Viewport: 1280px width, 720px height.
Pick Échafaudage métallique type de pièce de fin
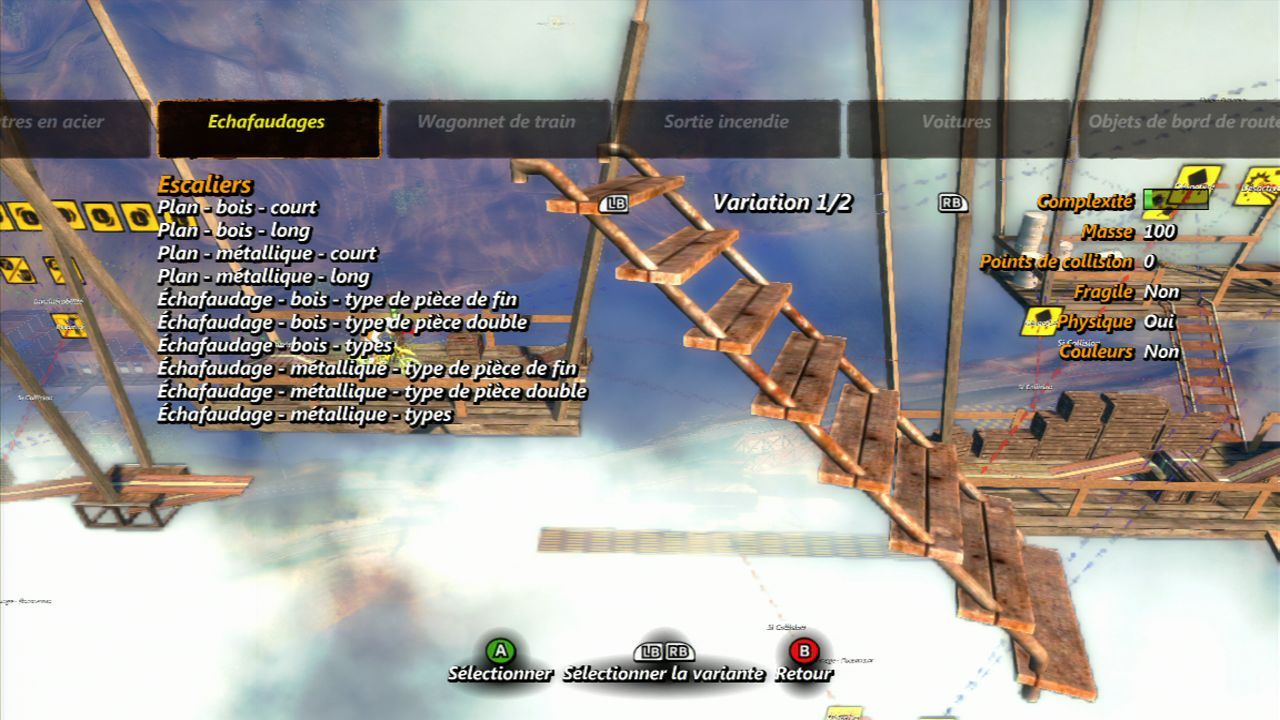point(367,369)
